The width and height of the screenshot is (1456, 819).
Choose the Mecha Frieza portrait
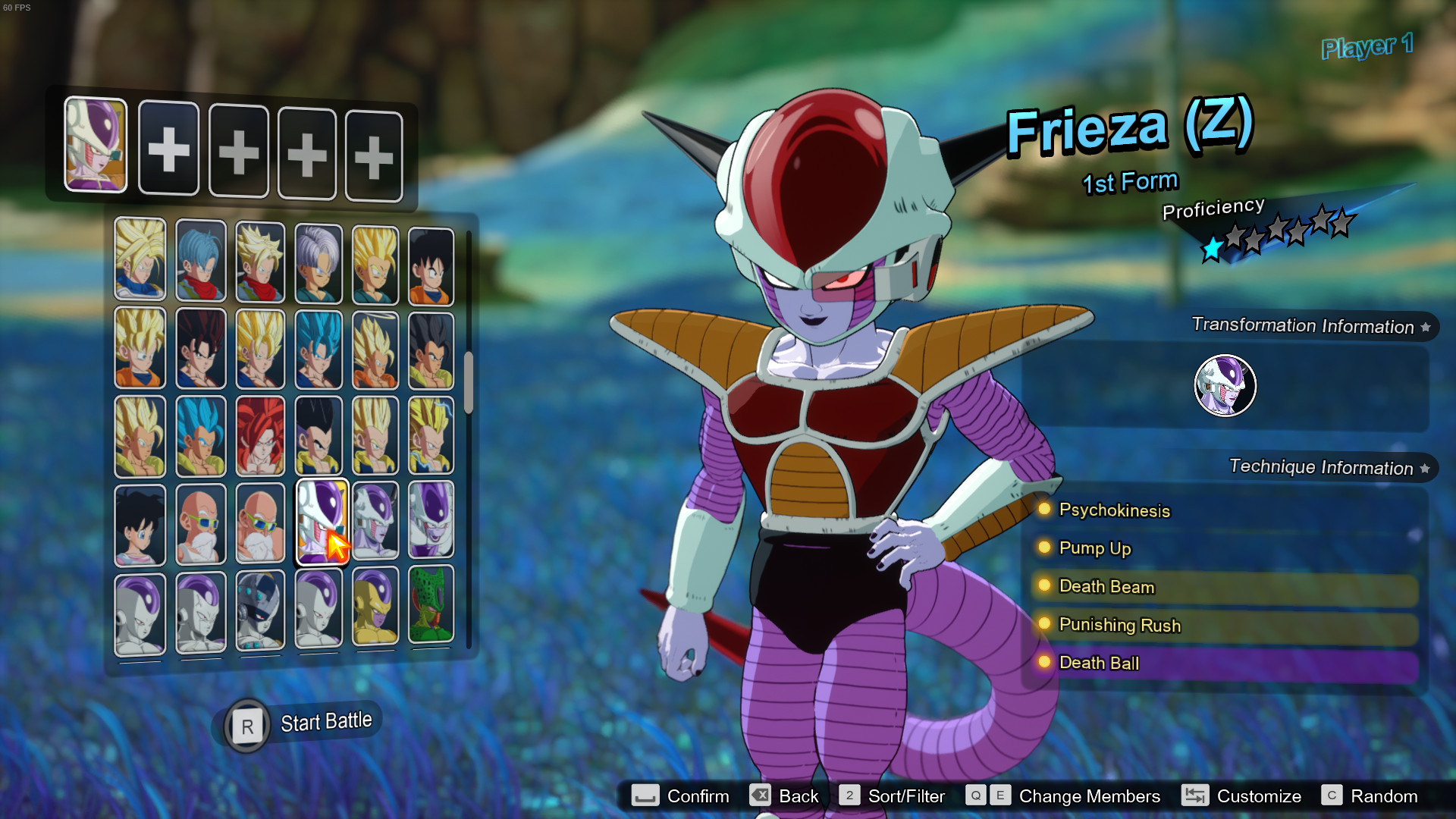point(260,610)
